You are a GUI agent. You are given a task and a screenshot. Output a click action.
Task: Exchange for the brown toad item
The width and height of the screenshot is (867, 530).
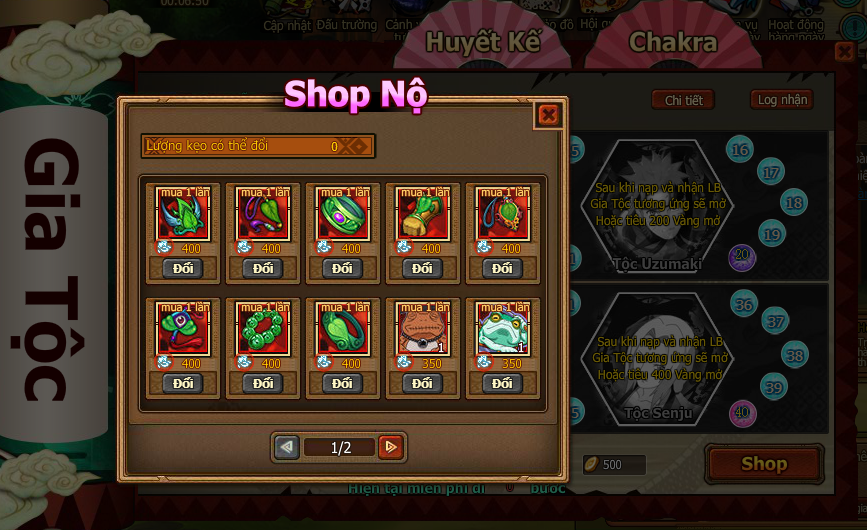coord(422,383)
